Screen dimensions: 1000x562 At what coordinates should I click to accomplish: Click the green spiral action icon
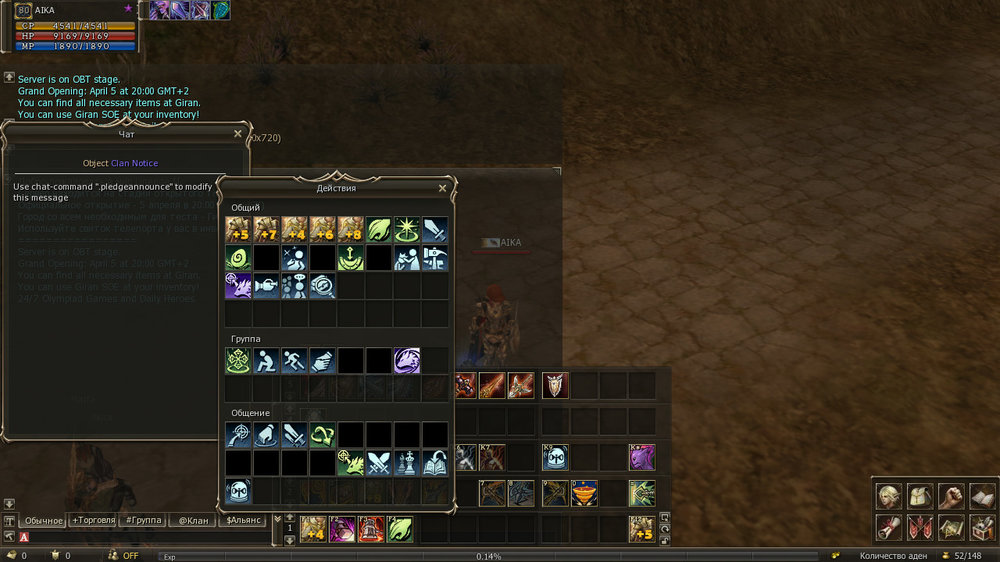(238, 259)
